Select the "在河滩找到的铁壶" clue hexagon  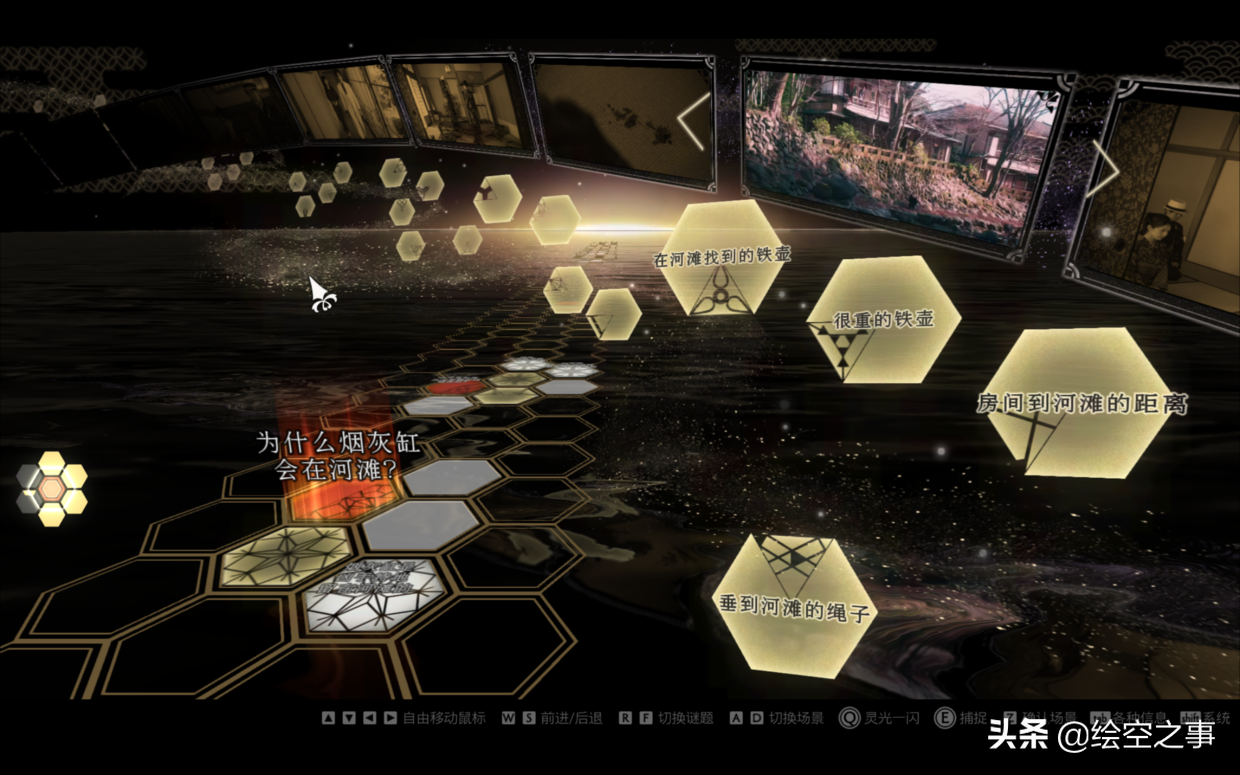722,258
